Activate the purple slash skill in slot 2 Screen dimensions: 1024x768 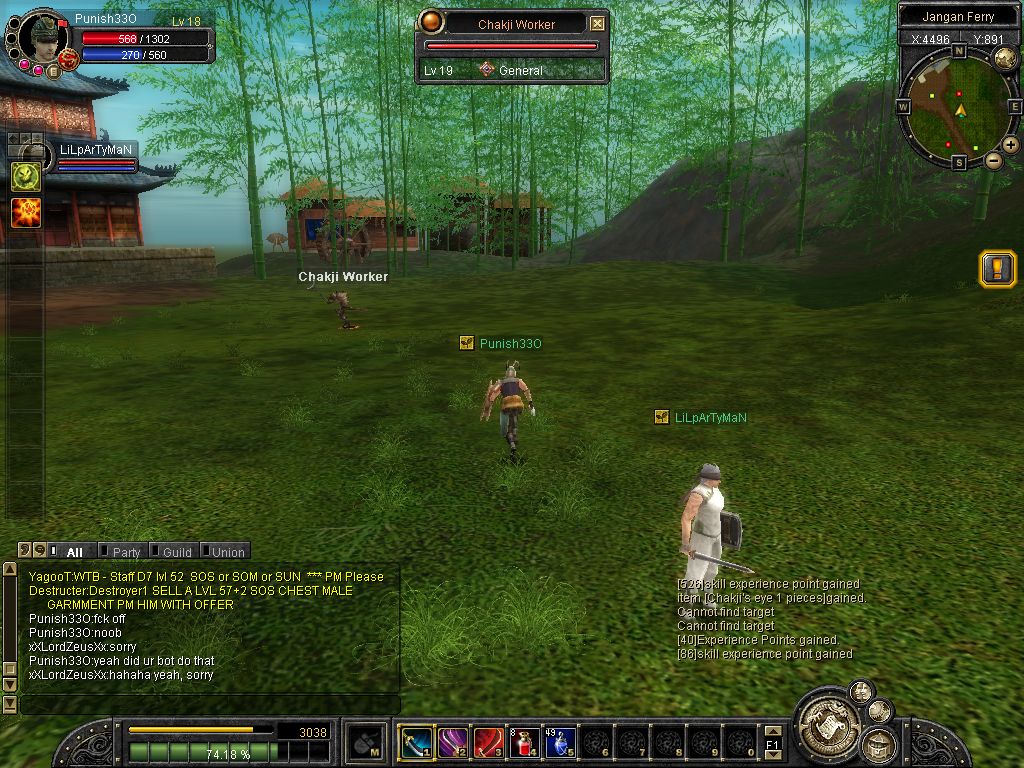tap(452, 742)
